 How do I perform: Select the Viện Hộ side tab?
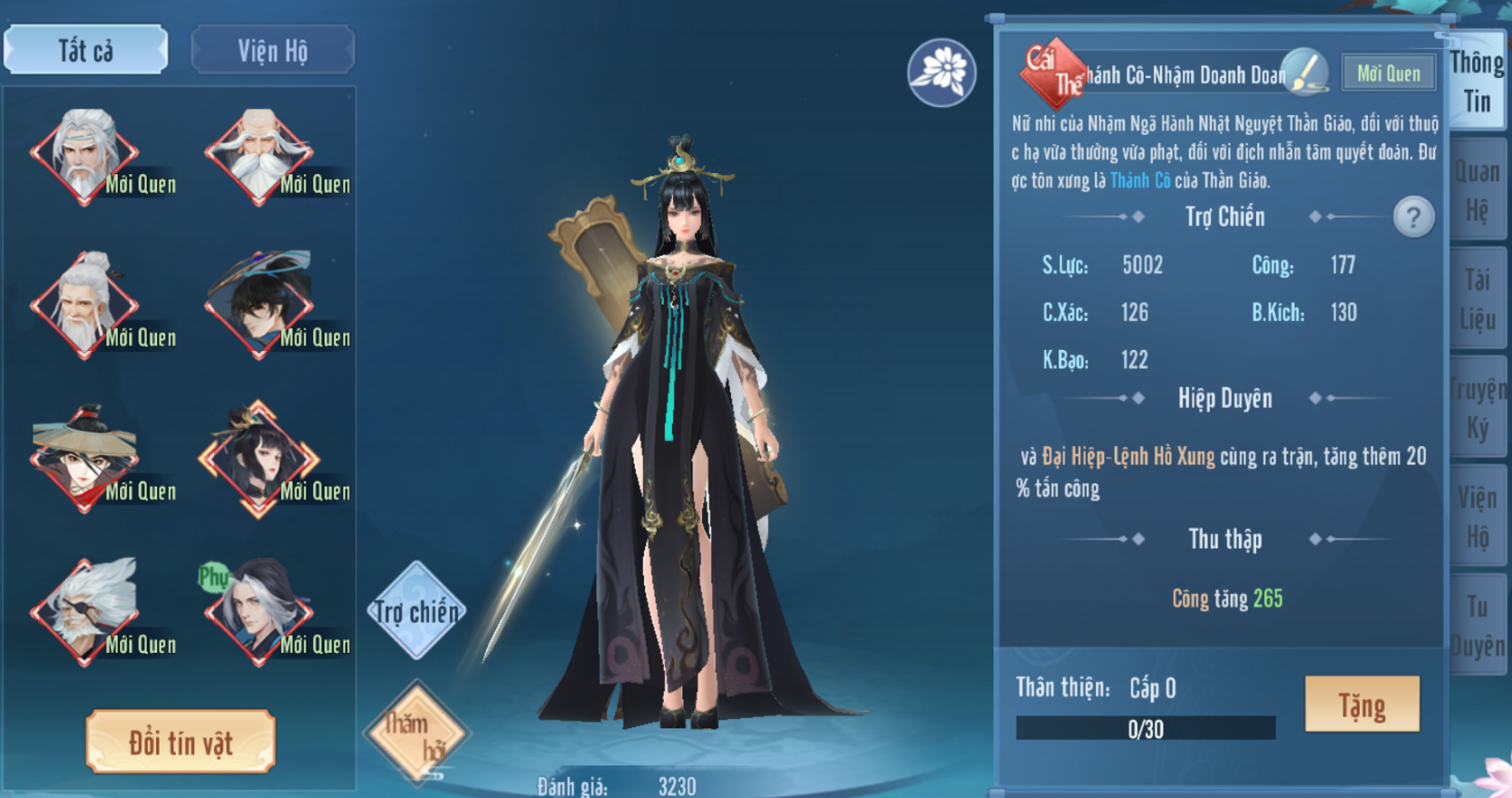[x=1477, y=517]
